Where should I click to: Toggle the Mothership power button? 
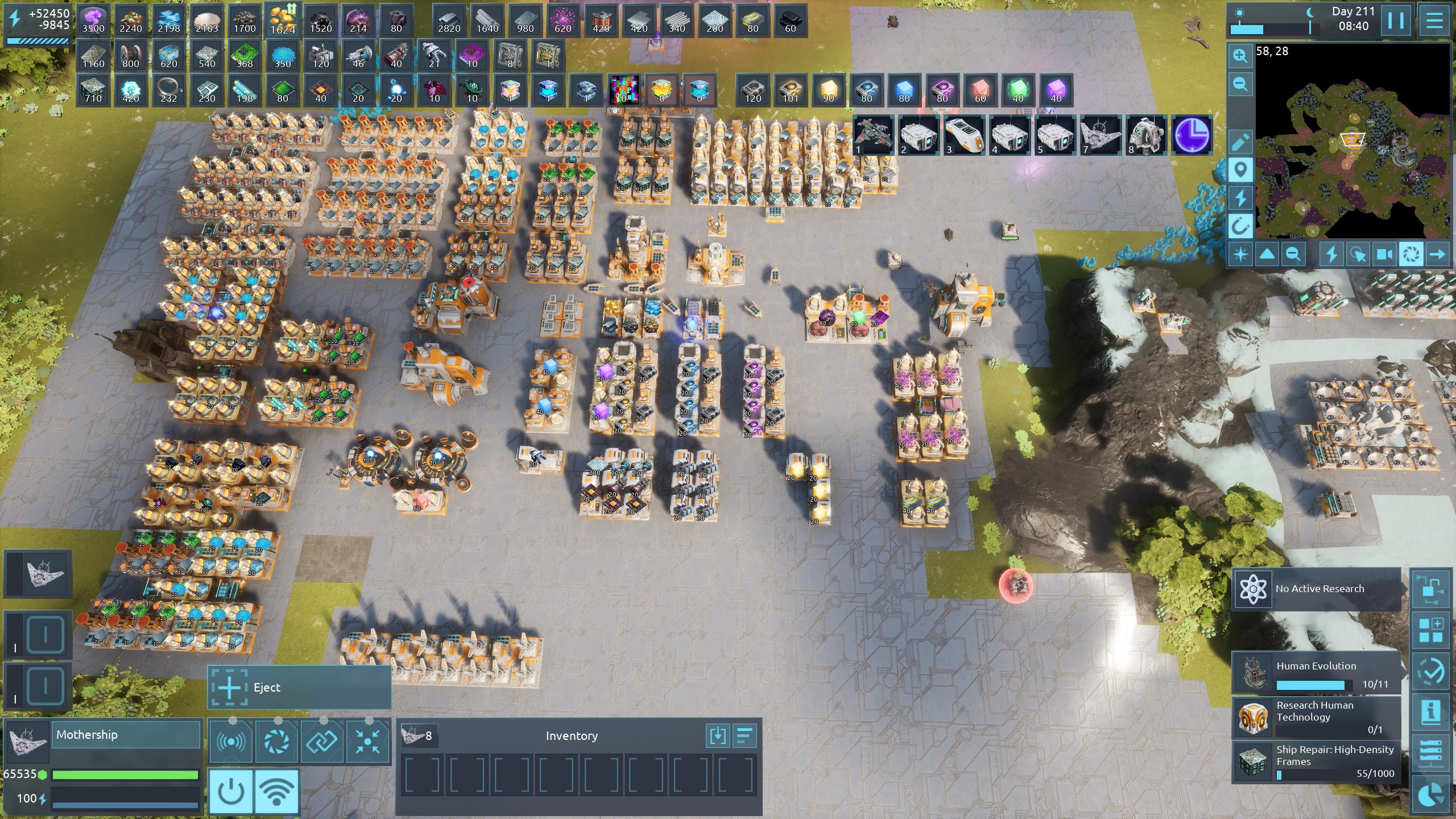coord(231,791)
